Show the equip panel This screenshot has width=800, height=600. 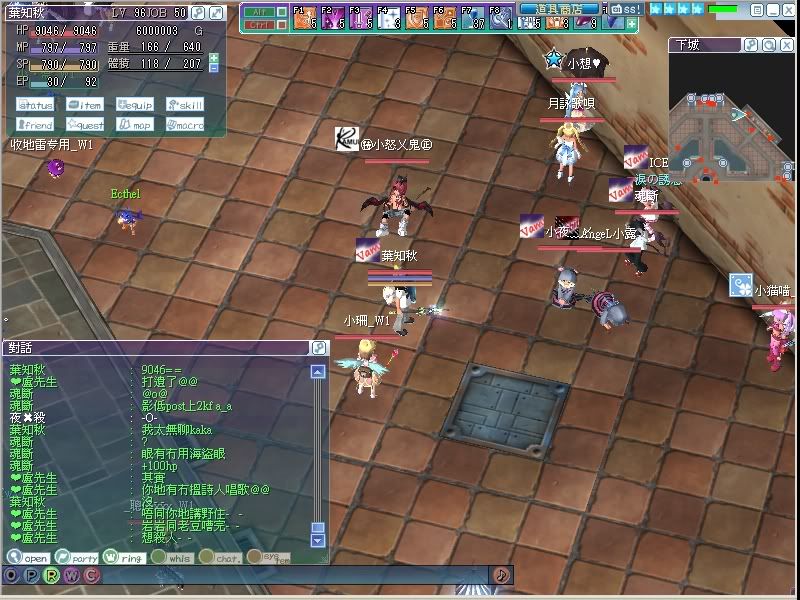(134, 104)
